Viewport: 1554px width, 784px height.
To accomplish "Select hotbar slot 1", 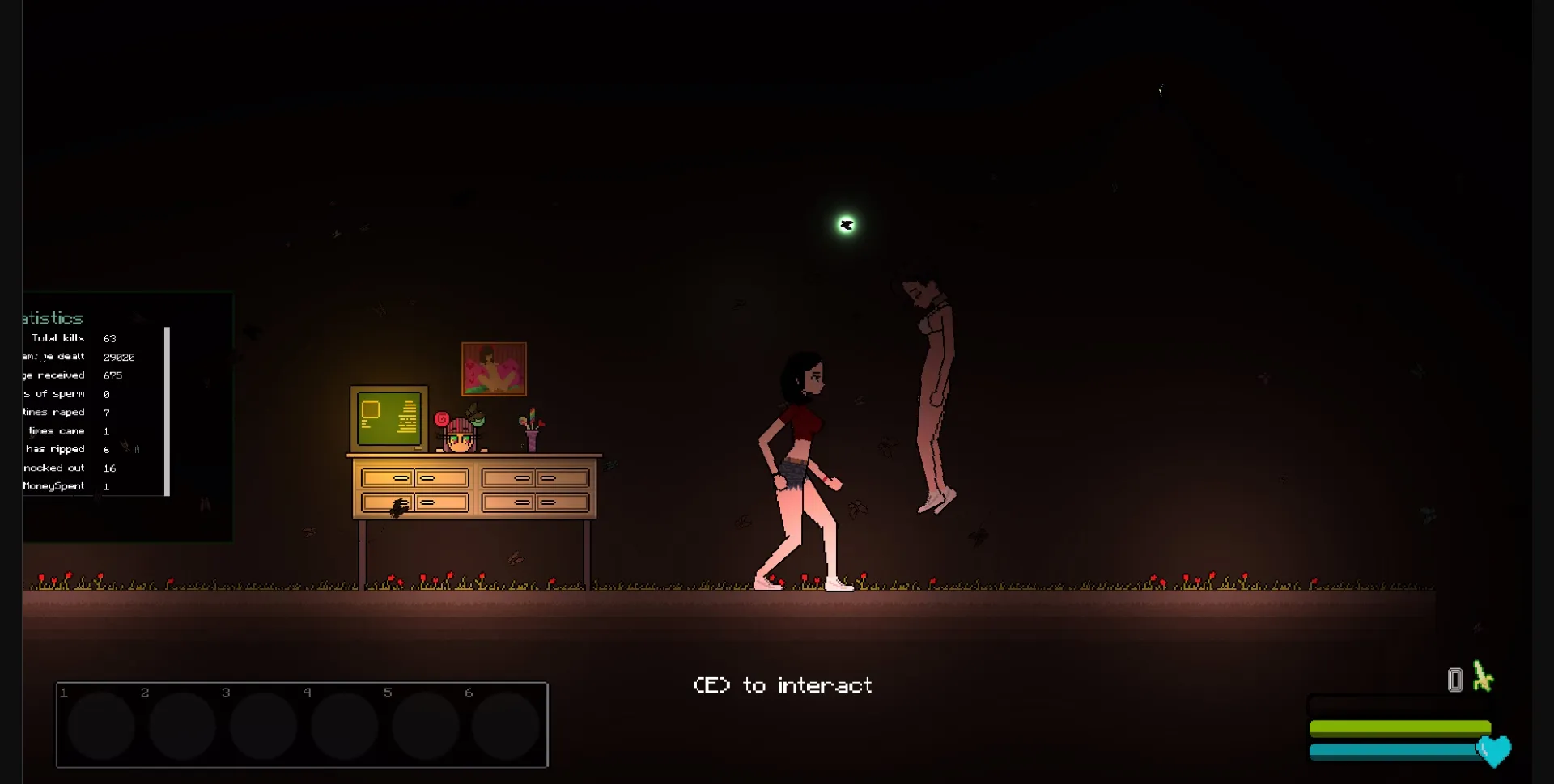I will tap(99, 726).
